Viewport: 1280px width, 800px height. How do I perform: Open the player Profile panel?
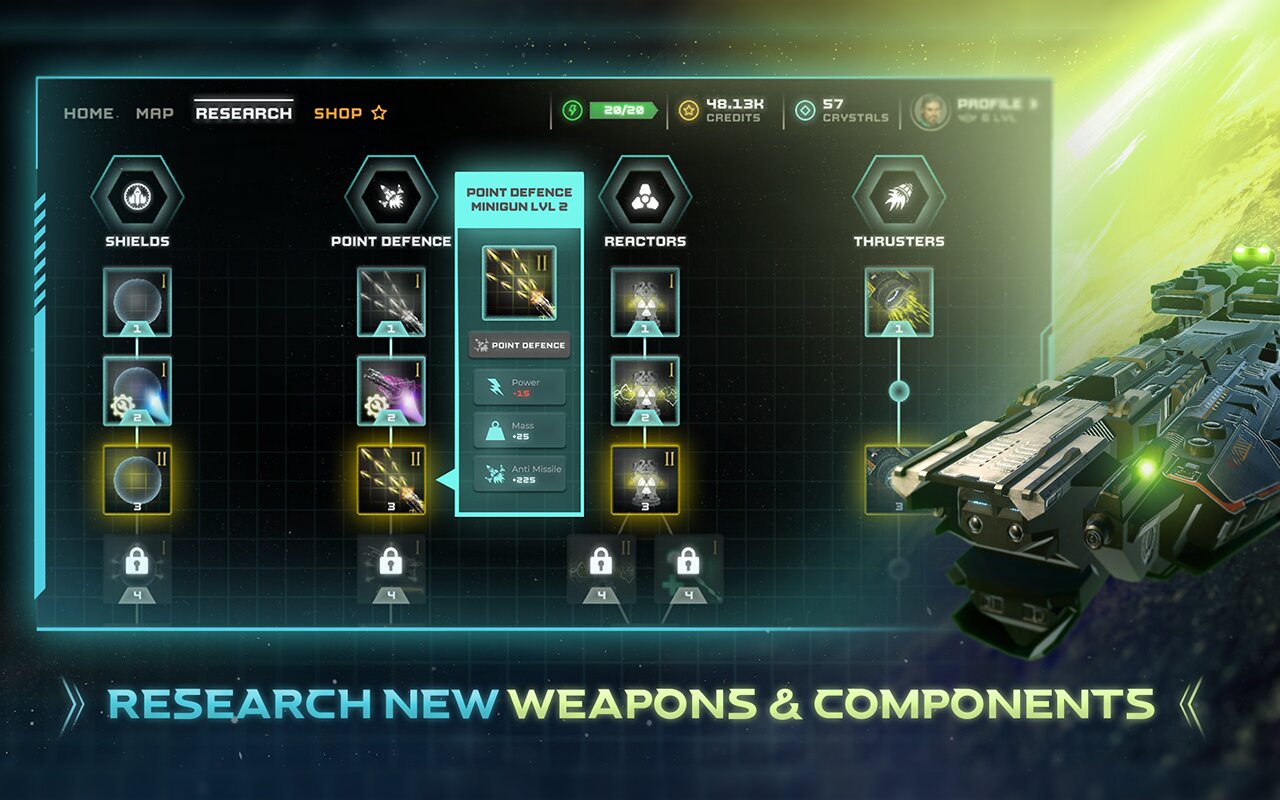click(975, 111)
